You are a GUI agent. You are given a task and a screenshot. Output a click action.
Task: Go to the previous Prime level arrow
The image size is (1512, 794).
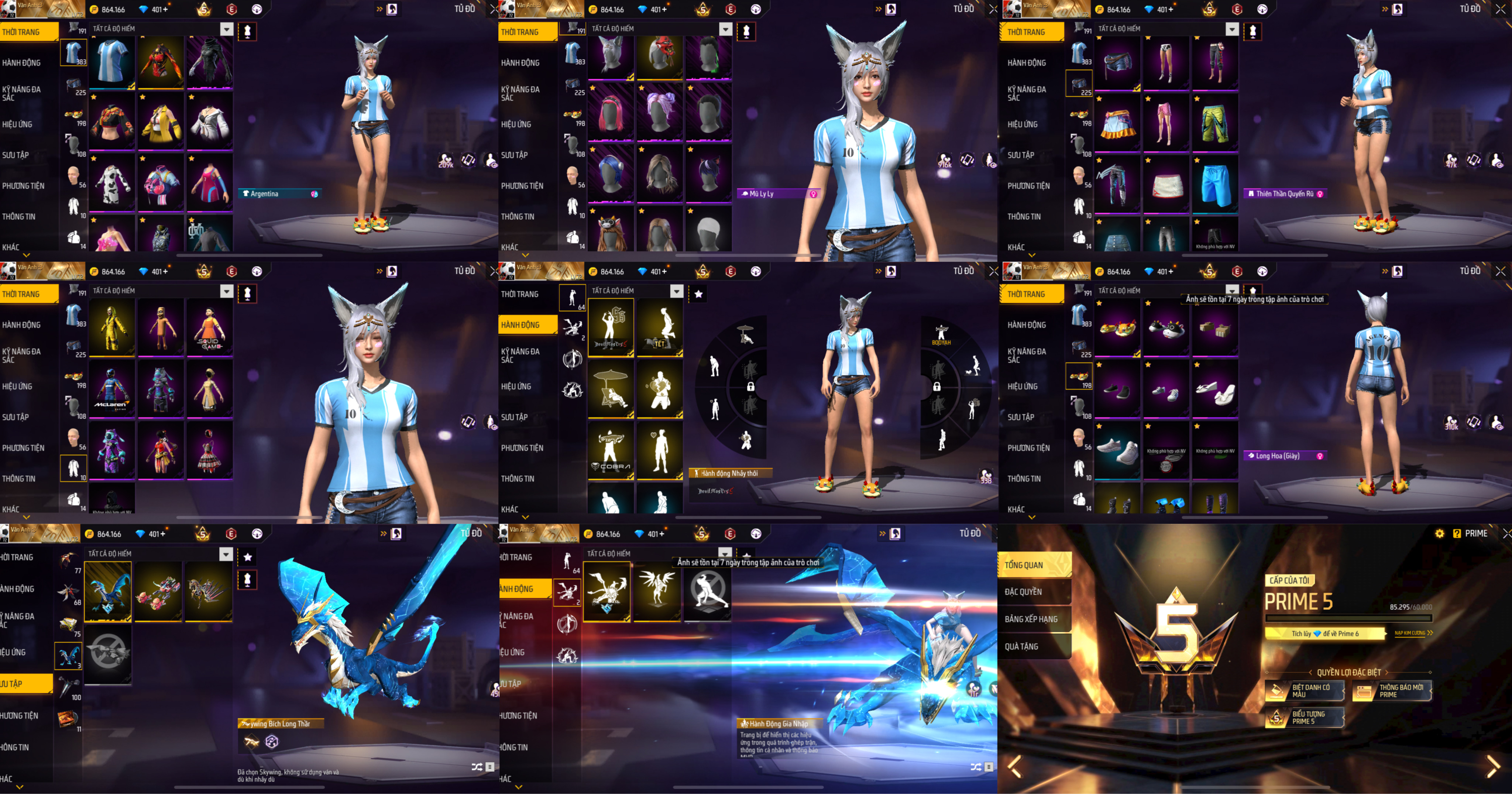click(x=1015, y=766)
